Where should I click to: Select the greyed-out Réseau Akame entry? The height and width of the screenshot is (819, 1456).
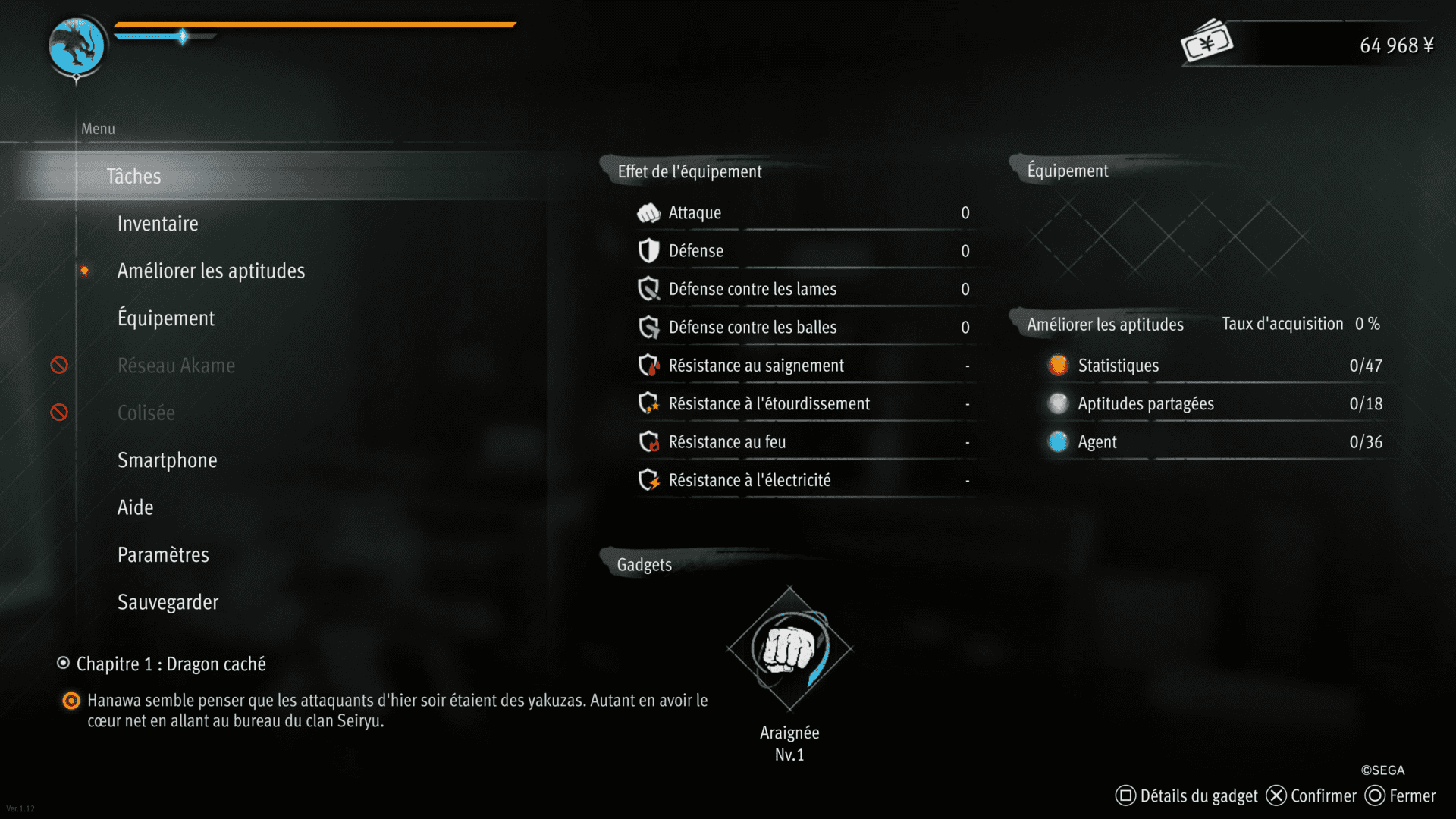coord(176,366)
